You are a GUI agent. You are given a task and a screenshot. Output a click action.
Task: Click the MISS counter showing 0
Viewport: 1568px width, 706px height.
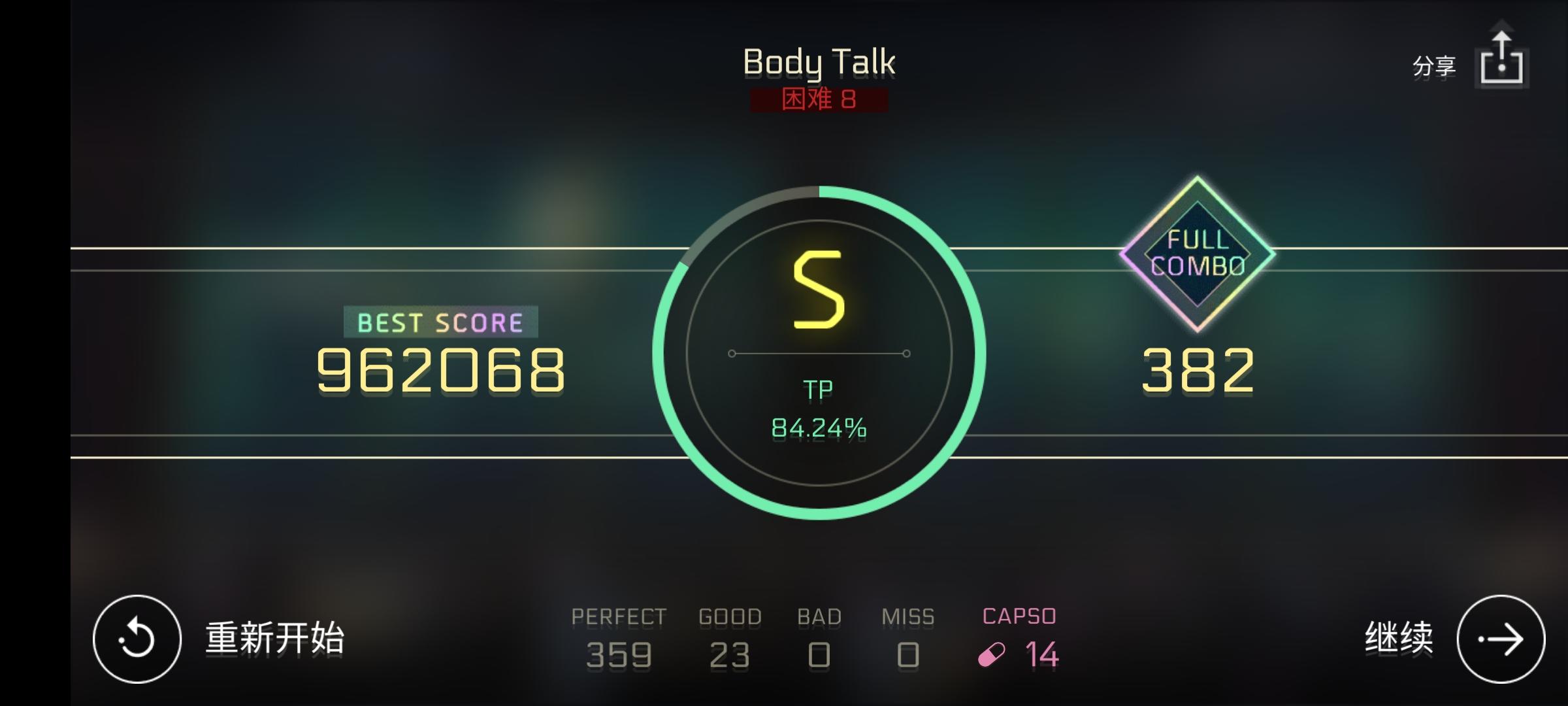[x=907, y=654]
